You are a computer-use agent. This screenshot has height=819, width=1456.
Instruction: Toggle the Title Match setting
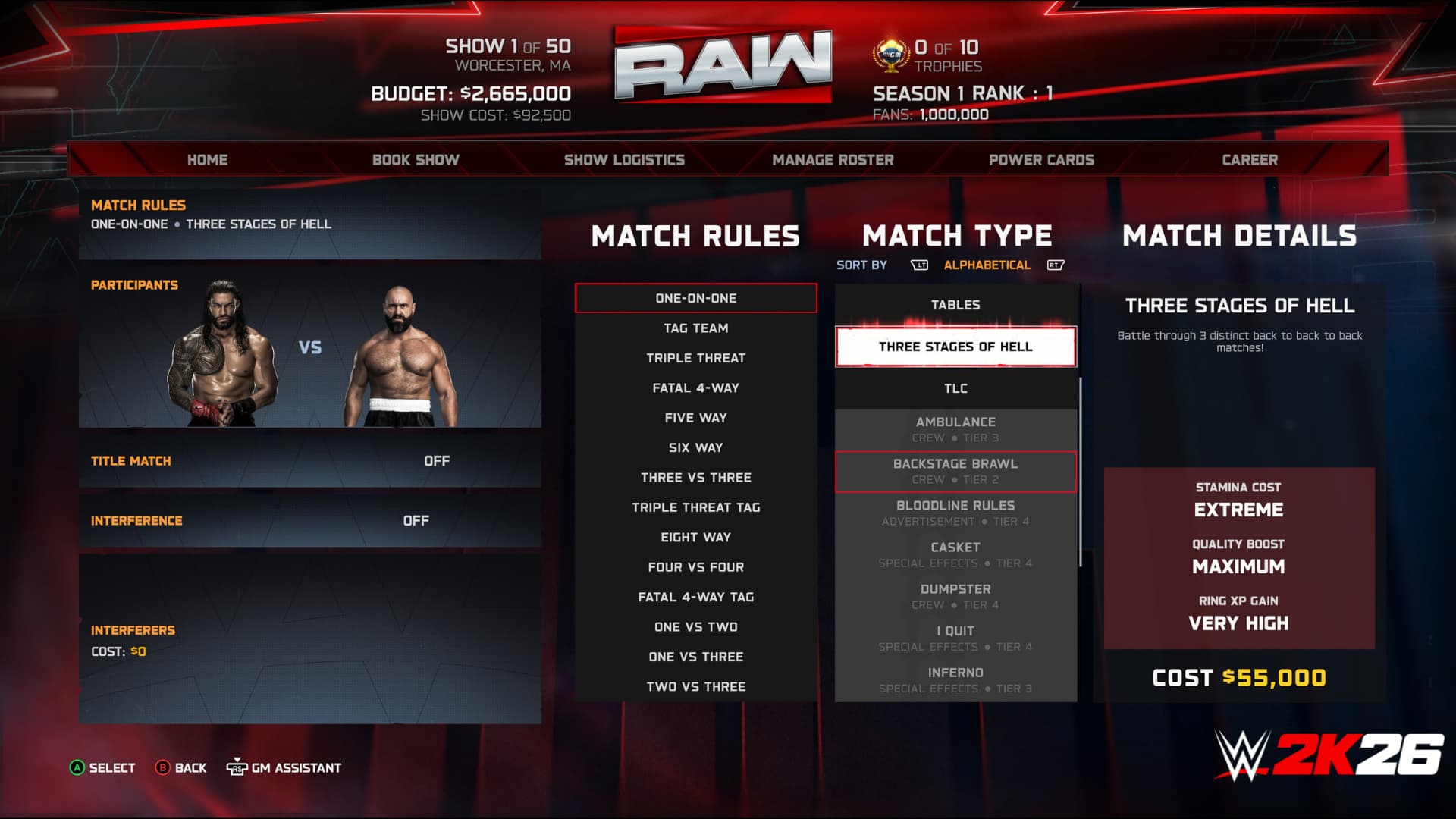pyautogui.click(x=309, y=461)
